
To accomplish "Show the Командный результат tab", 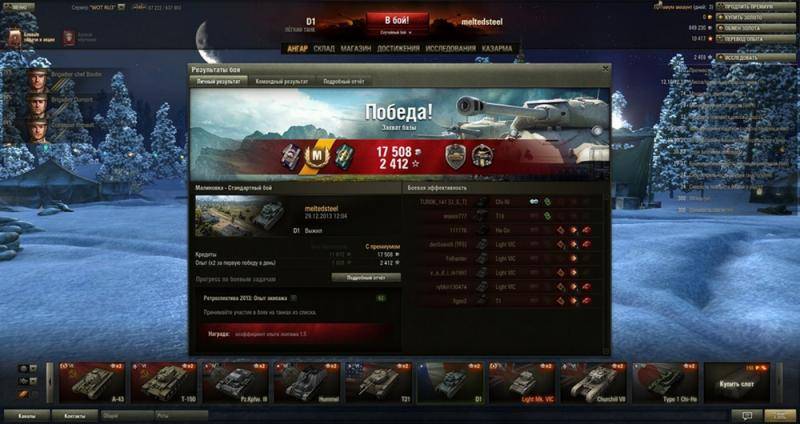I will tap(281, 81).
